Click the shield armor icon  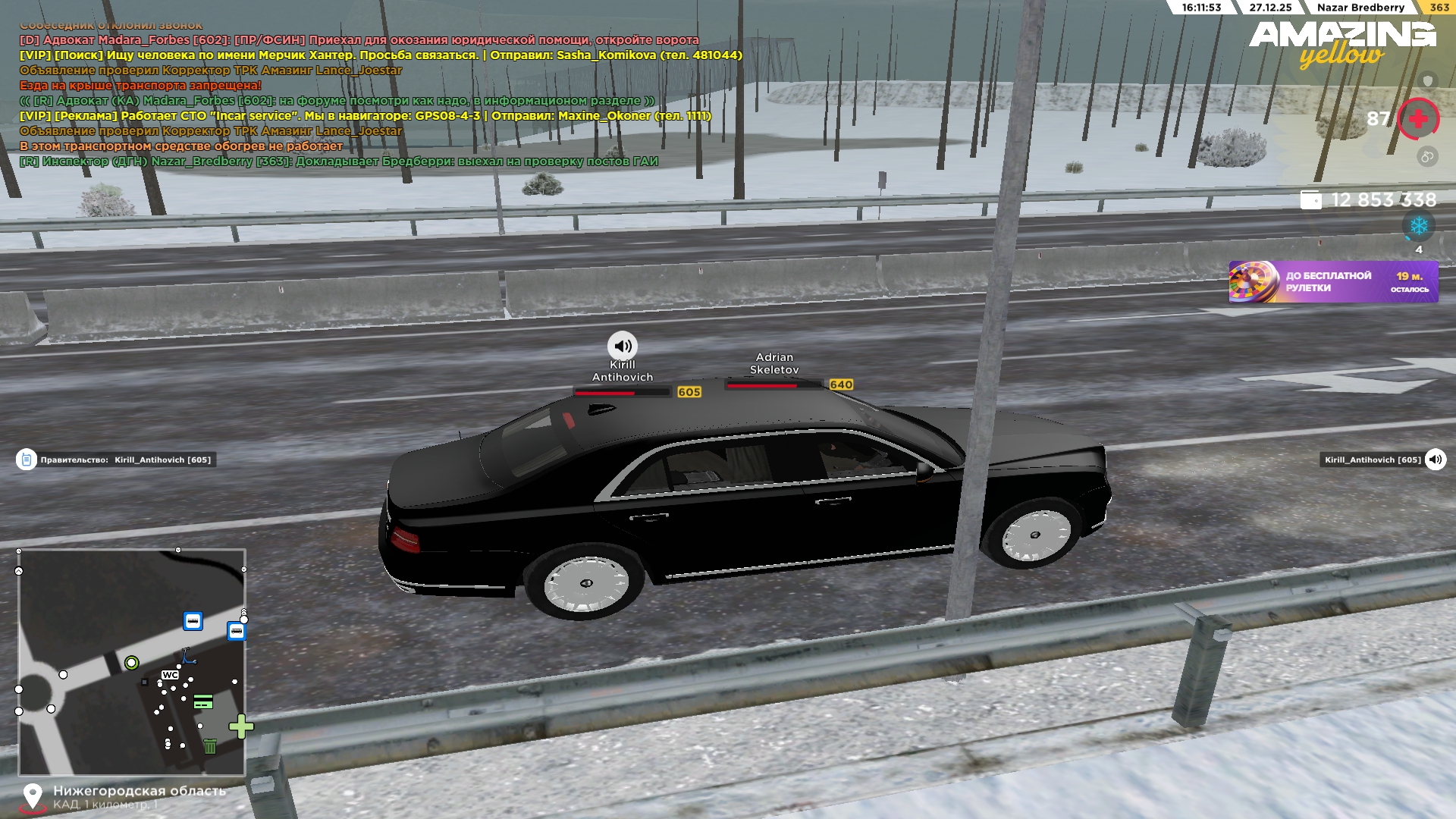click(x=1427, y=80)
